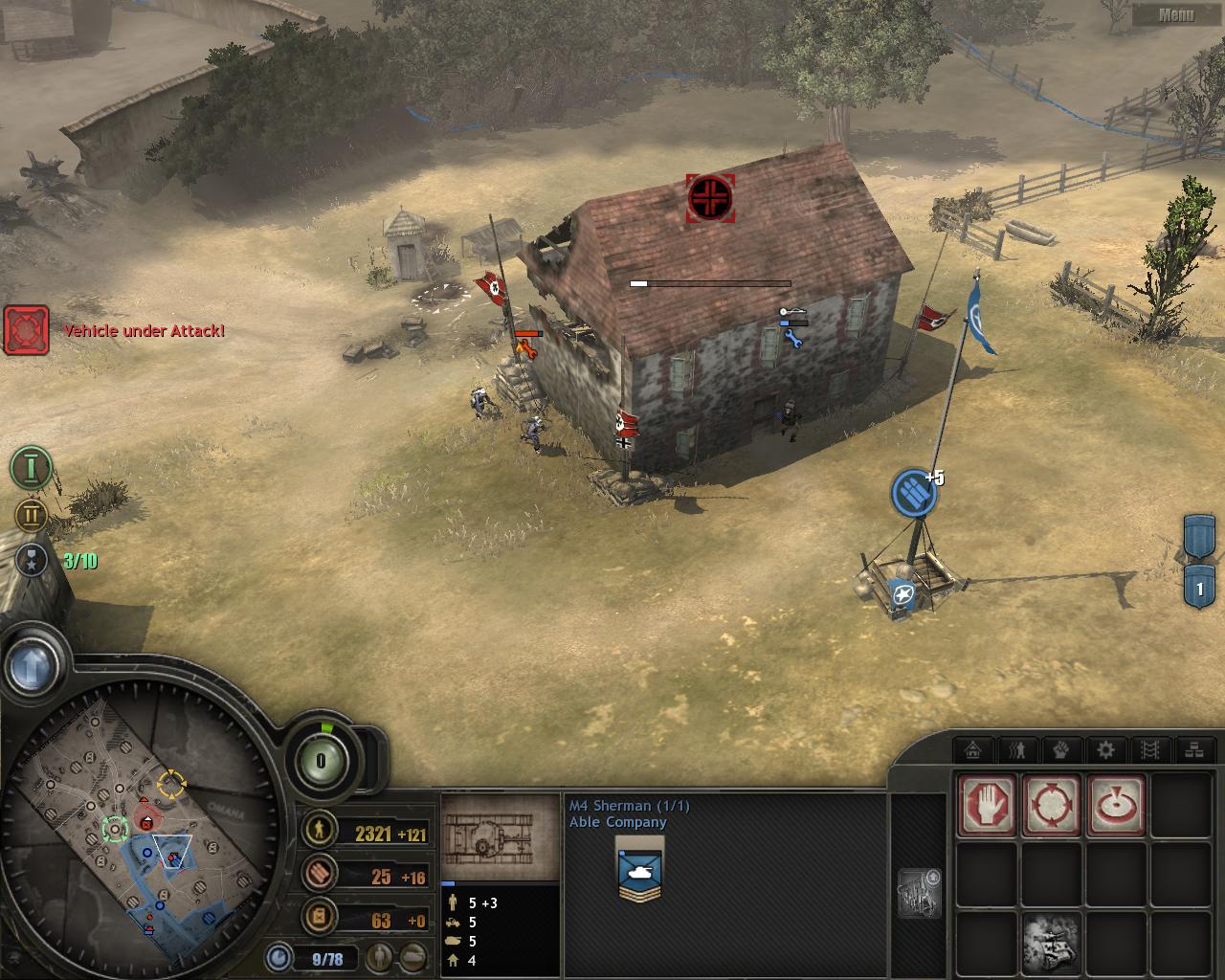This screenshot has height=980, width=1225.
Task: Click the infantry silhouette button near population
Action: [x=383, y=955]
